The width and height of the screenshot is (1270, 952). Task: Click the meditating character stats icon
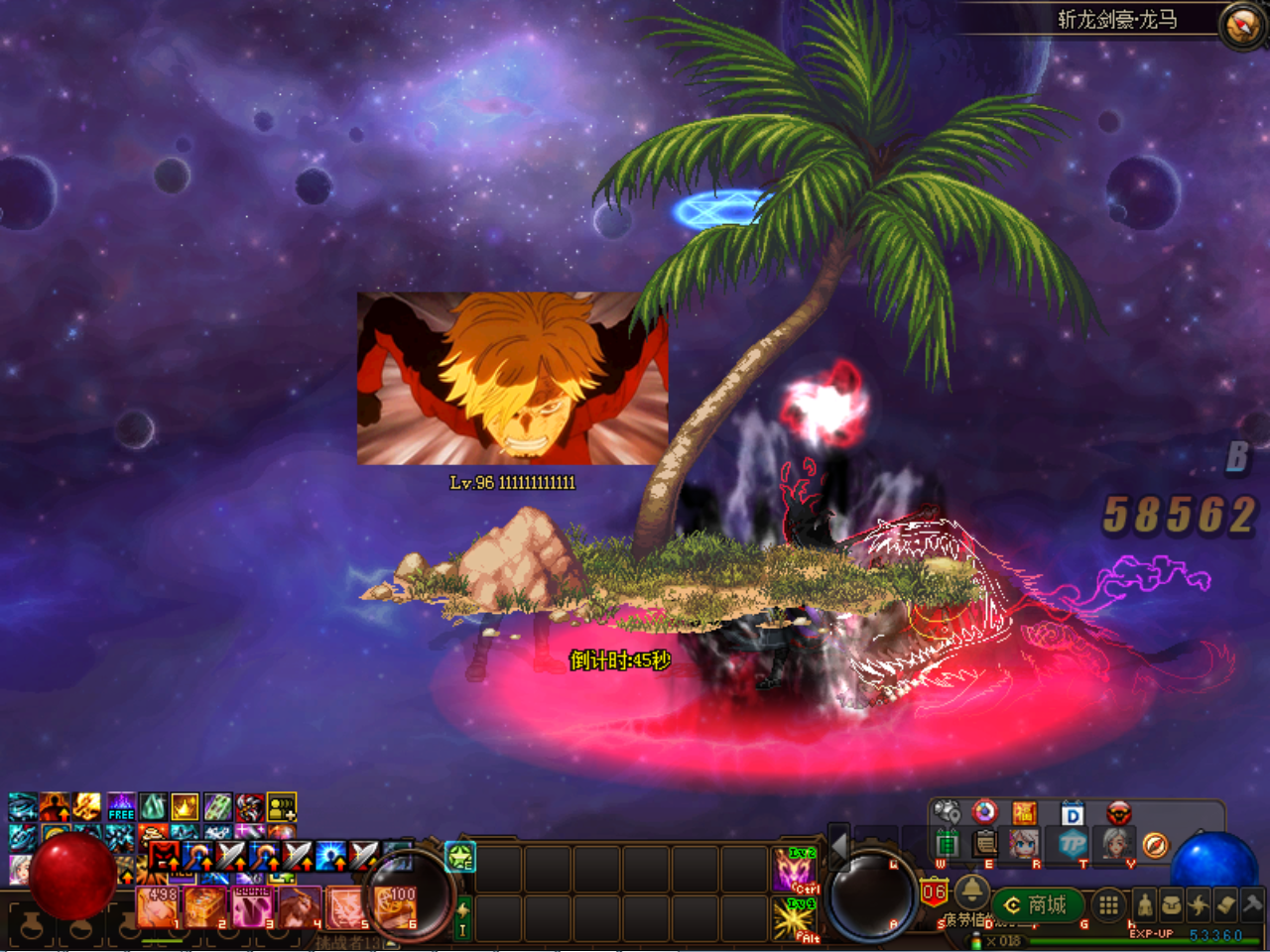tap(1144, 904)
